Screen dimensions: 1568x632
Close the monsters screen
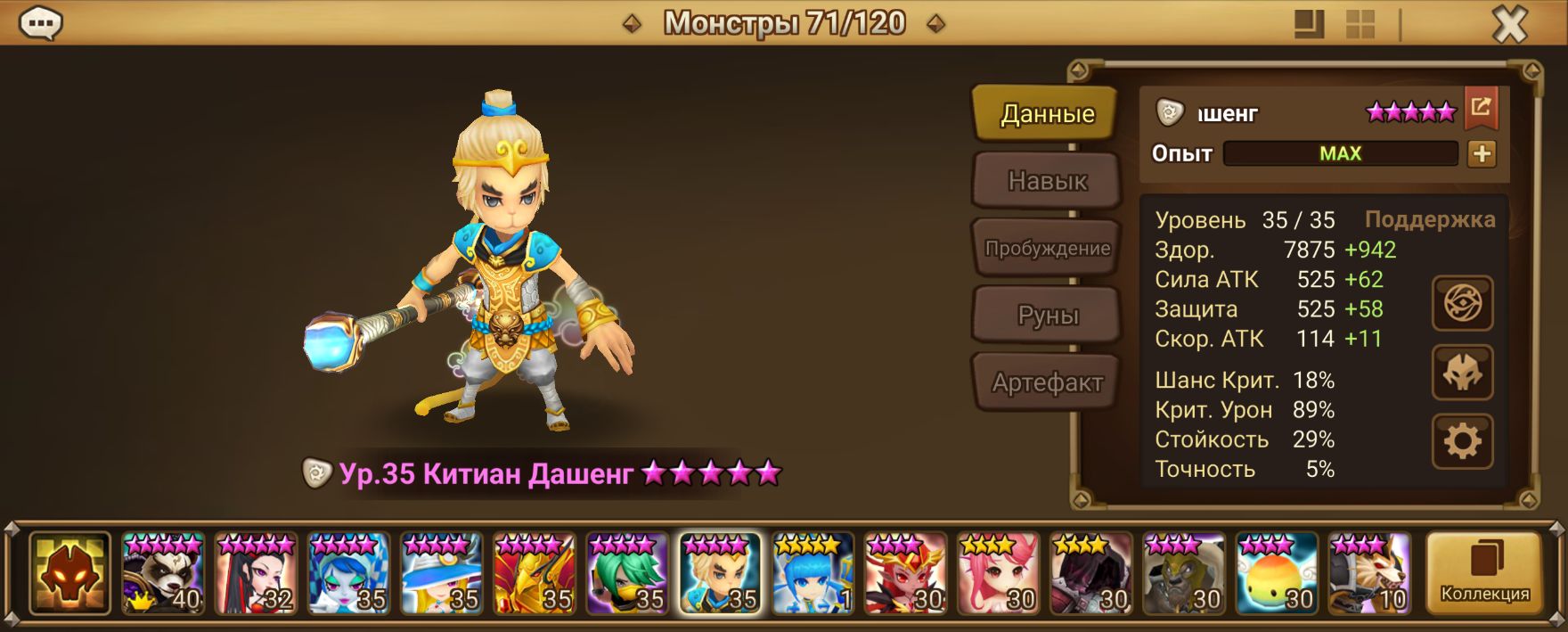(1509, 25)
